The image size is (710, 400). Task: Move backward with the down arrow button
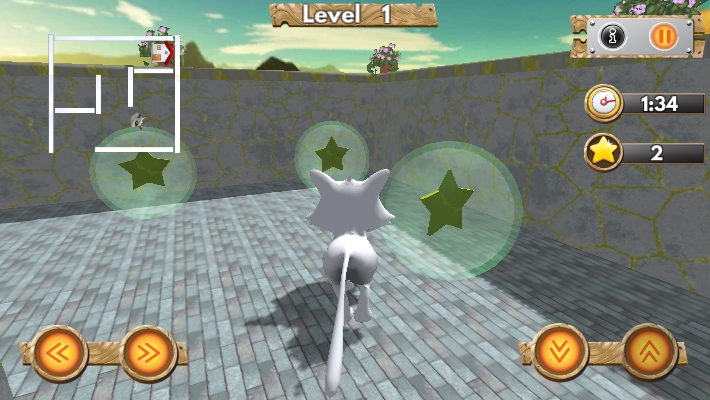click(x=560, y=352)
